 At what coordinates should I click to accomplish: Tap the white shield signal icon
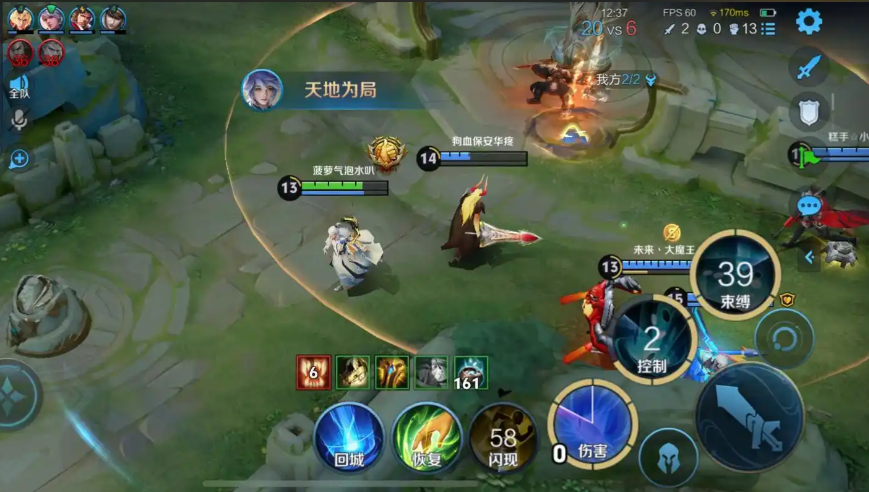coord(808,111)
